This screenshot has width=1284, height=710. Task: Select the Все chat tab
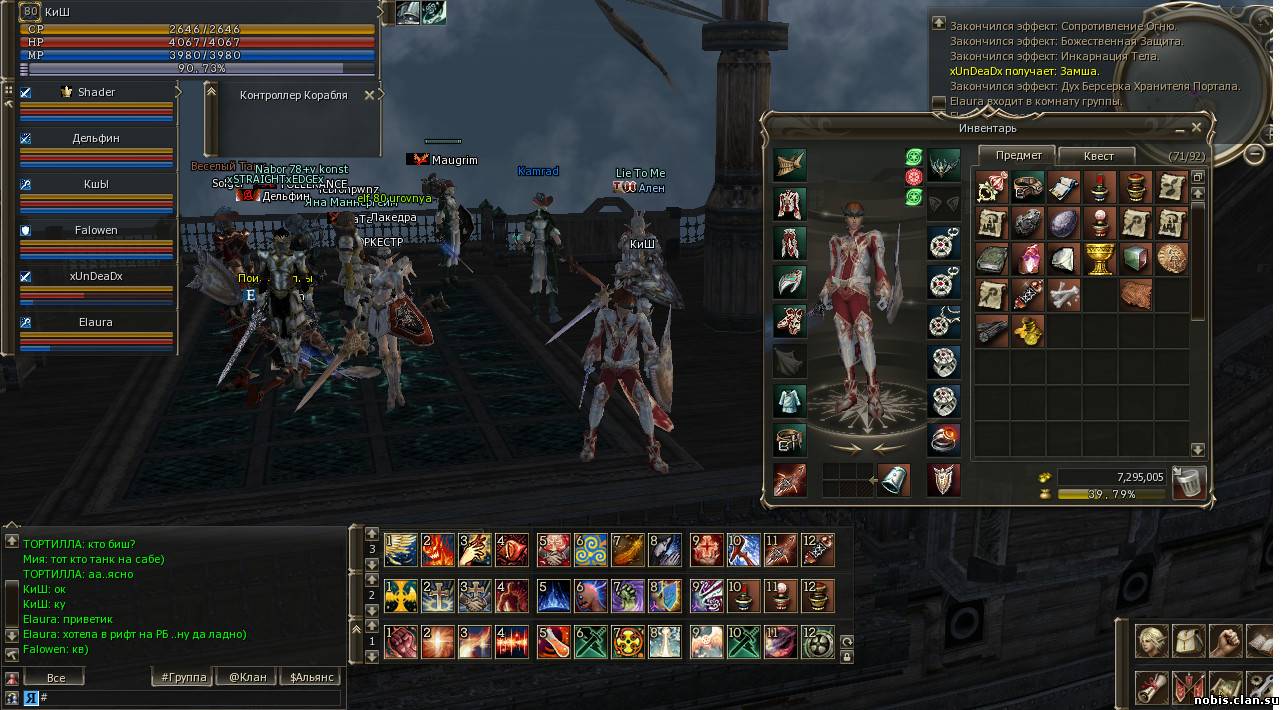tap(56, 677)
